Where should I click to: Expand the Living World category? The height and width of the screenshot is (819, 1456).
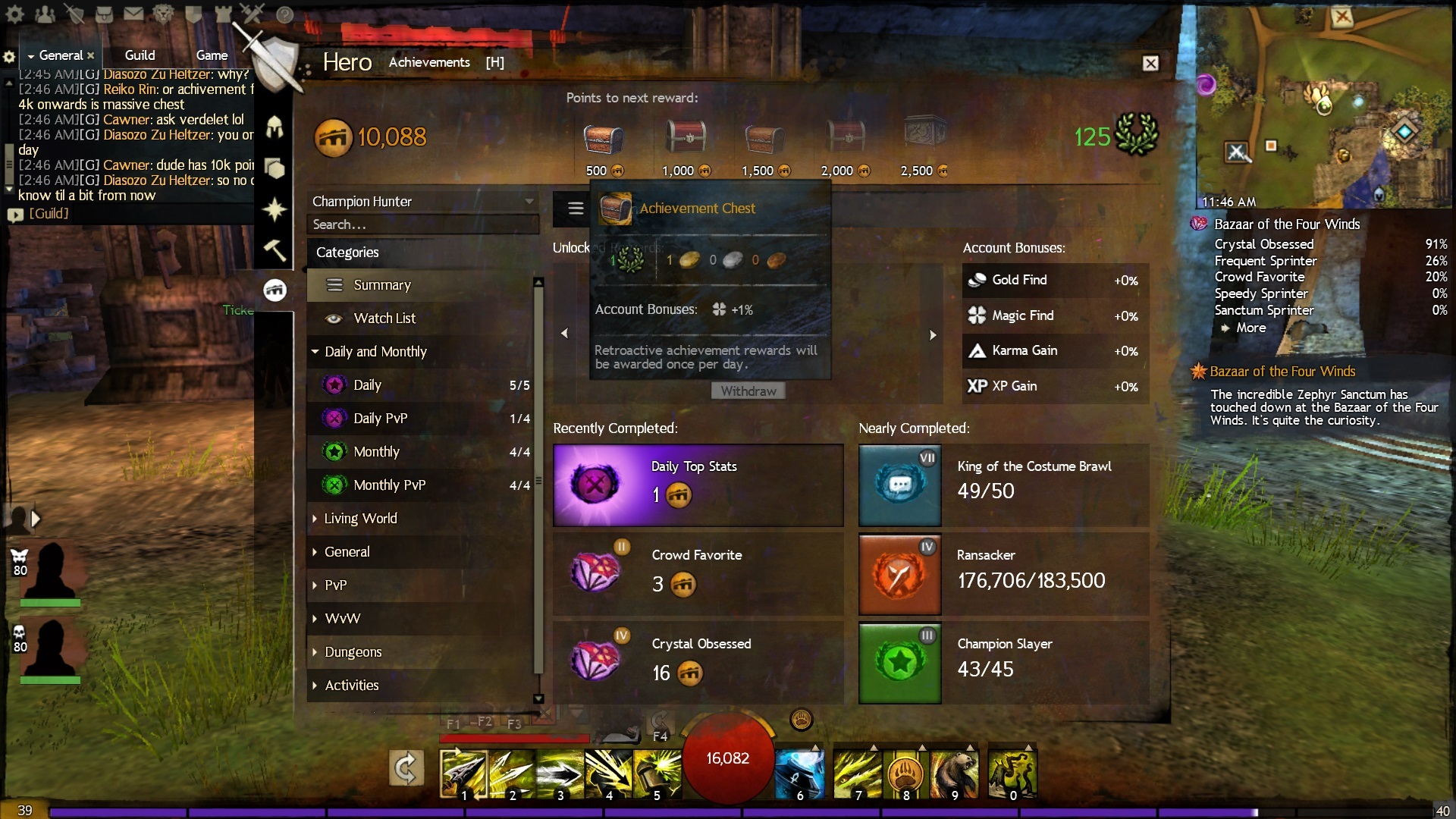360,519
